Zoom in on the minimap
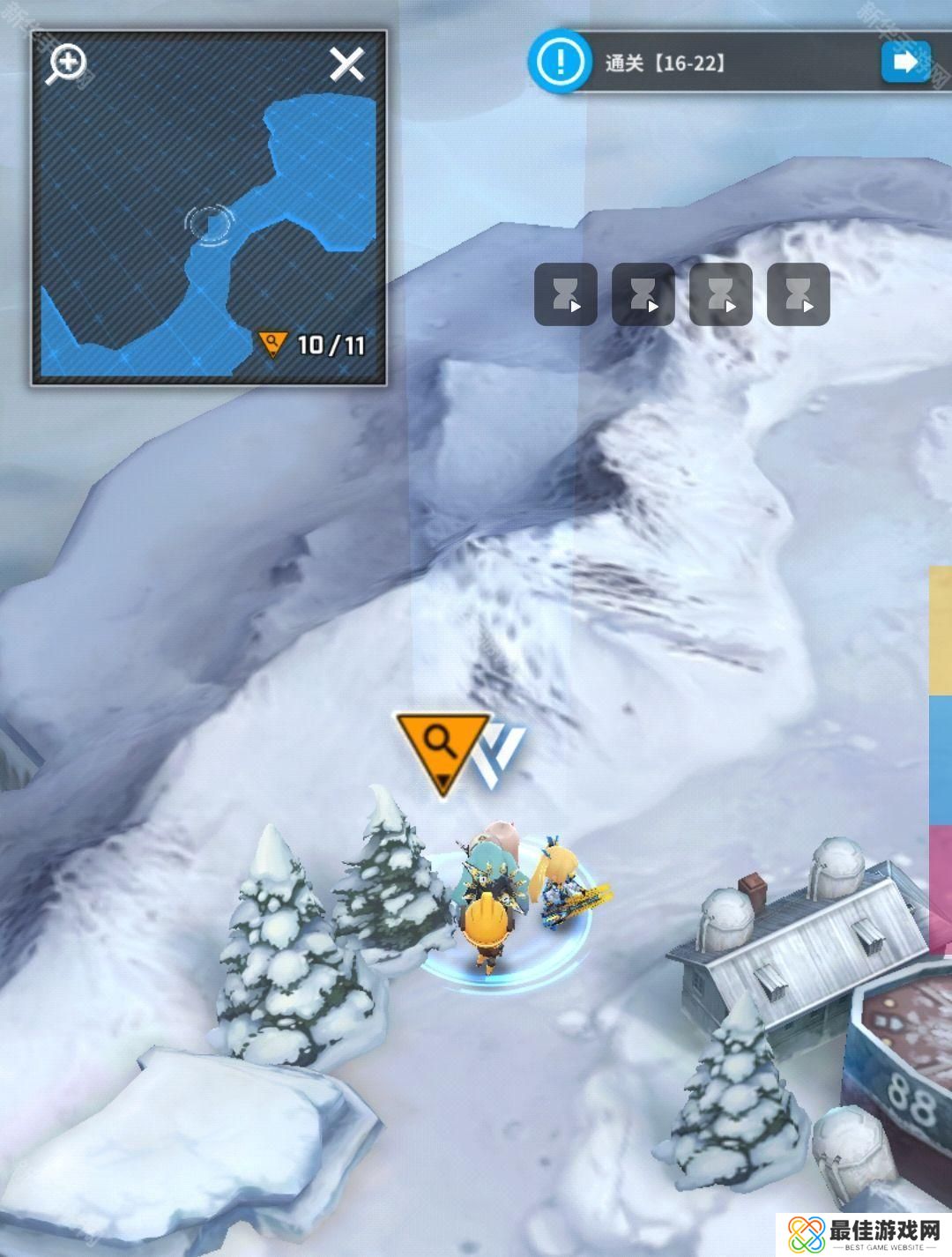952x1257 pixels. click(68, 63)
